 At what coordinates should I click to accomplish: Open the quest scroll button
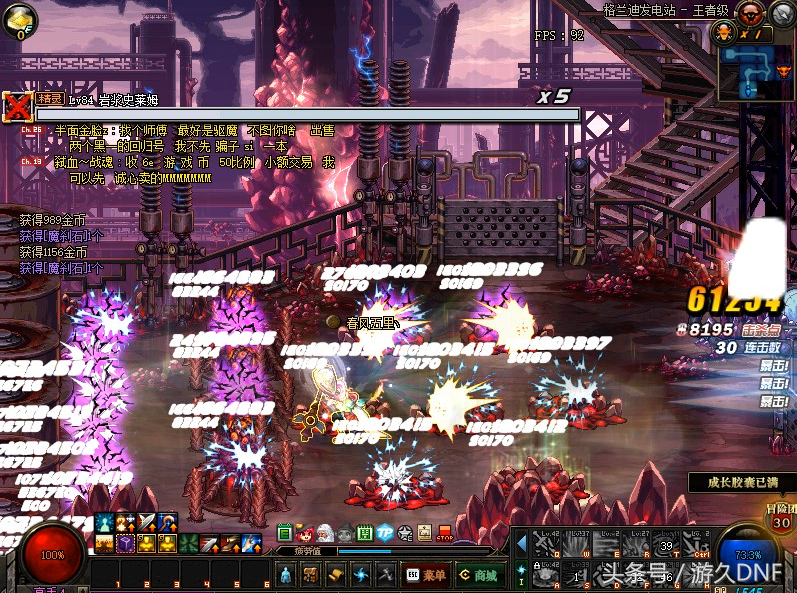point(336,575)
